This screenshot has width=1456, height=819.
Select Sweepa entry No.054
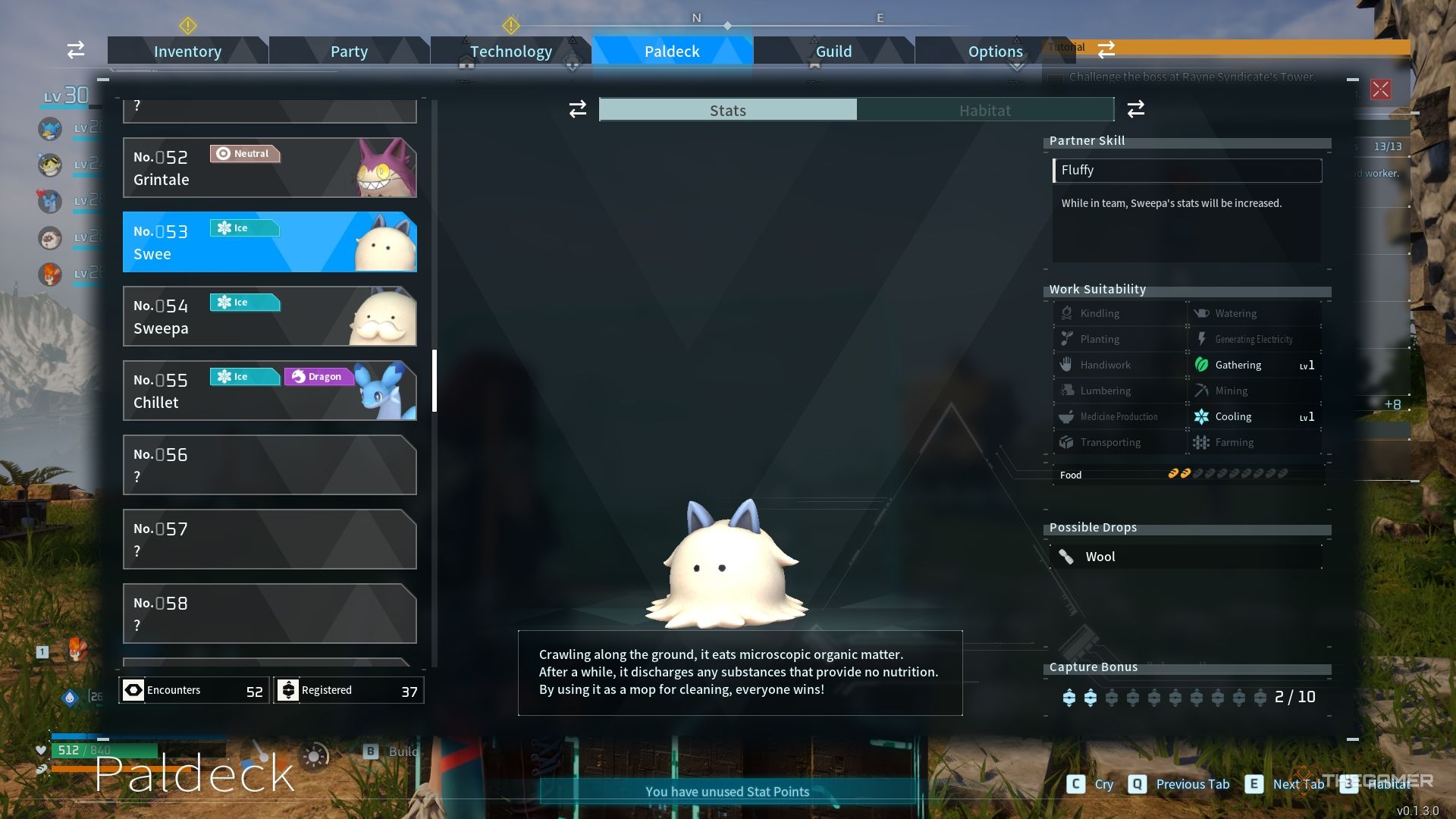[269, 316]
